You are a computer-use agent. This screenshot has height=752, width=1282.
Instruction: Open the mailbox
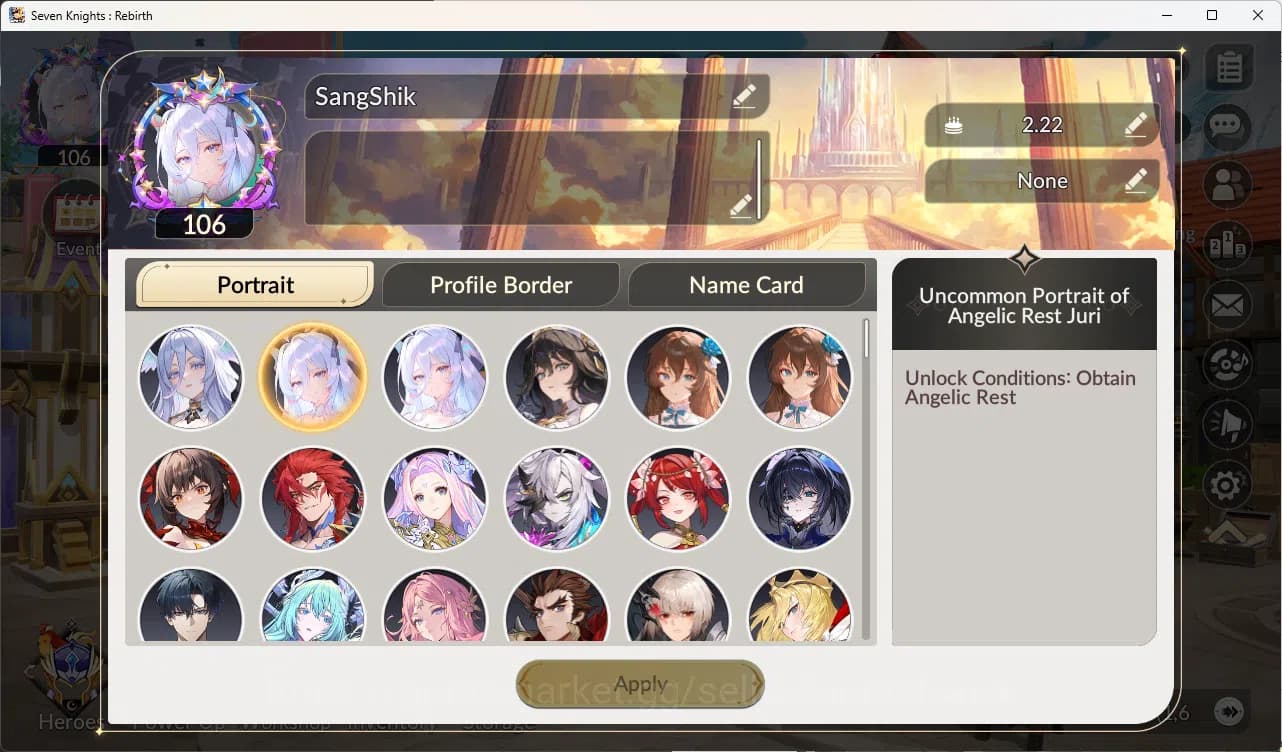(1228, 304)
